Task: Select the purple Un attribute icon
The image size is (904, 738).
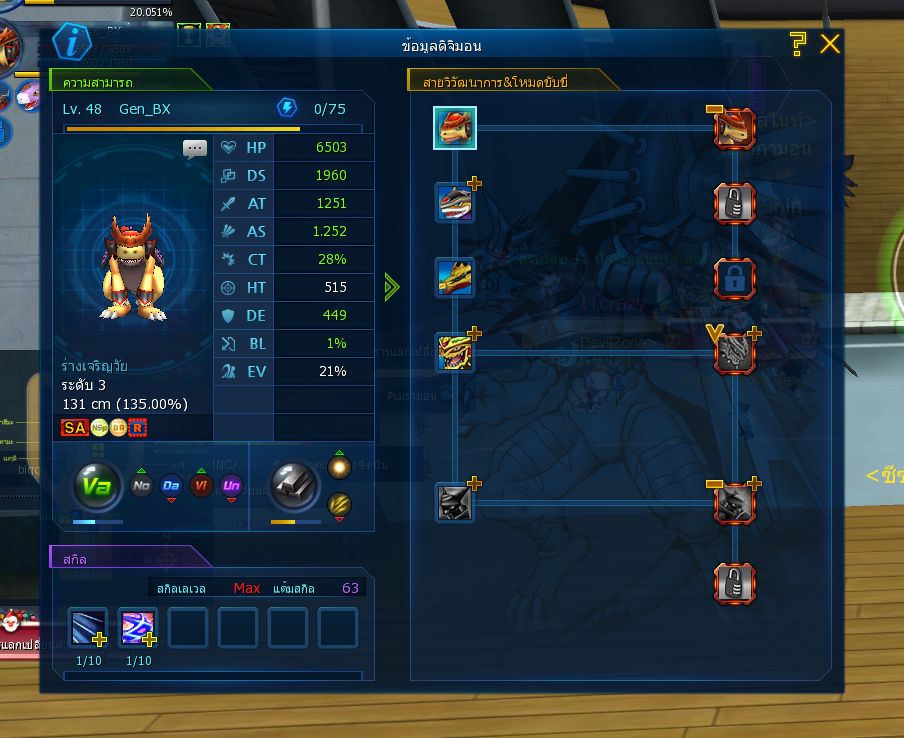Action: 232,486
